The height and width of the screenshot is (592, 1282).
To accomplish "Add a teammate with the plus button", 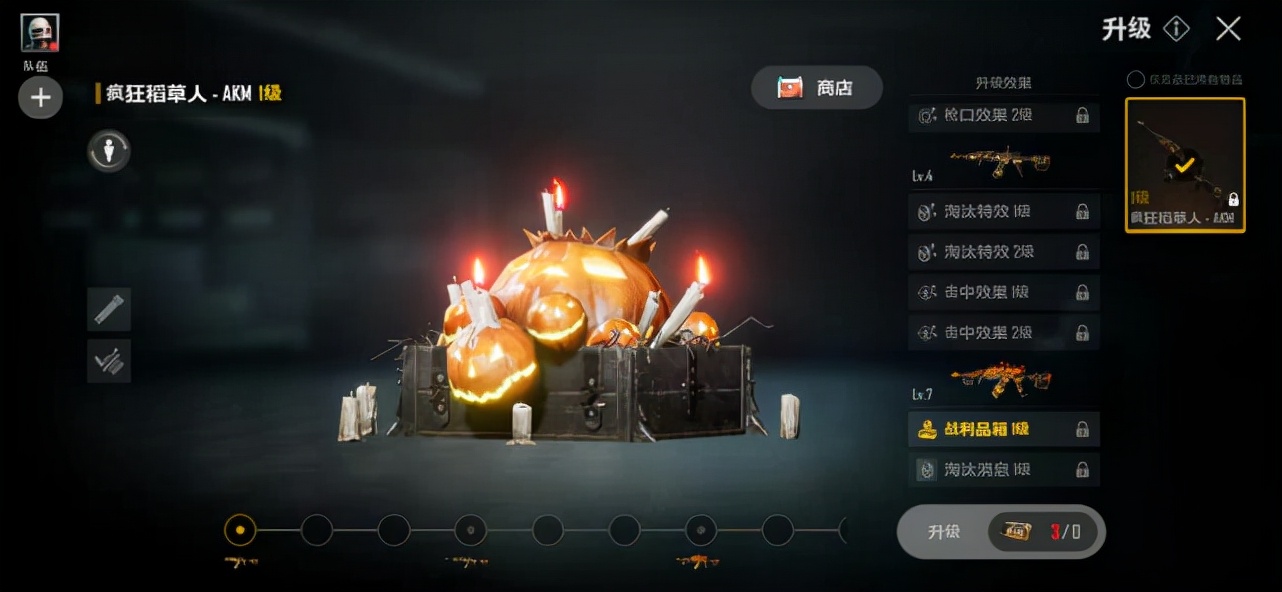I will [40, 98].
